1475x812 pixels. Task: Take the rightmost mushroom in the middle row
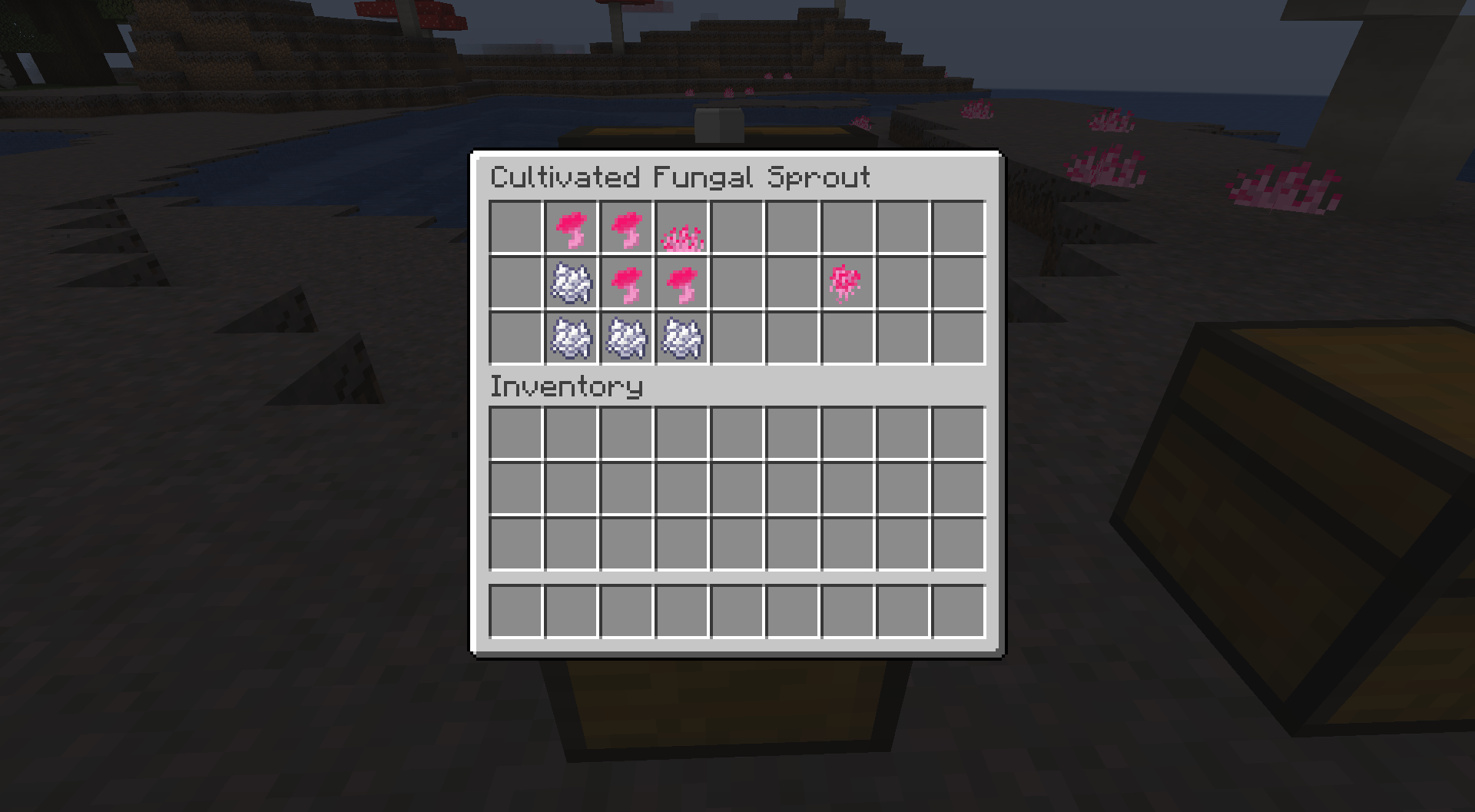(x=682, y=283)
